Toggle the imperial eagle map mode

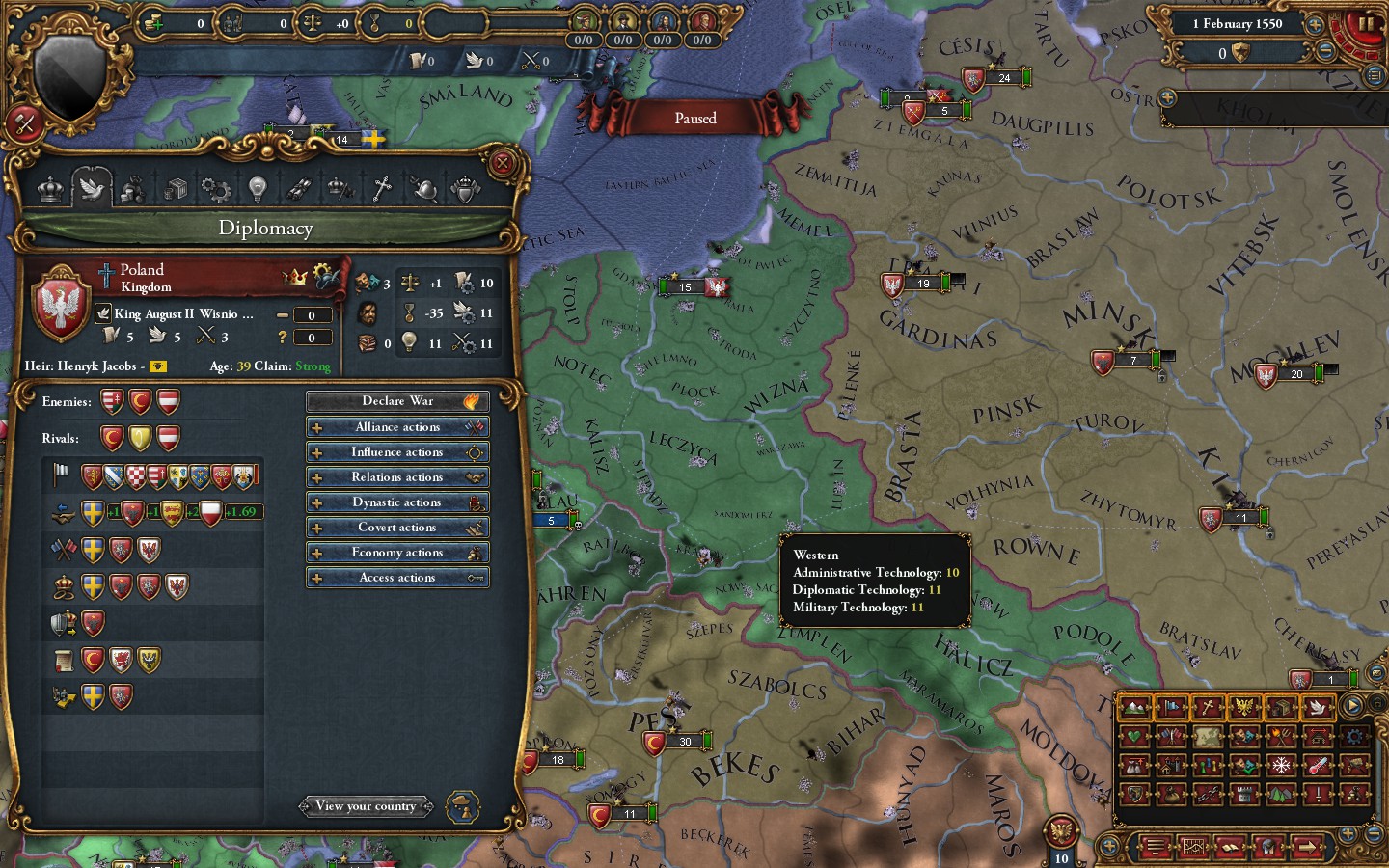point(1242,708)
